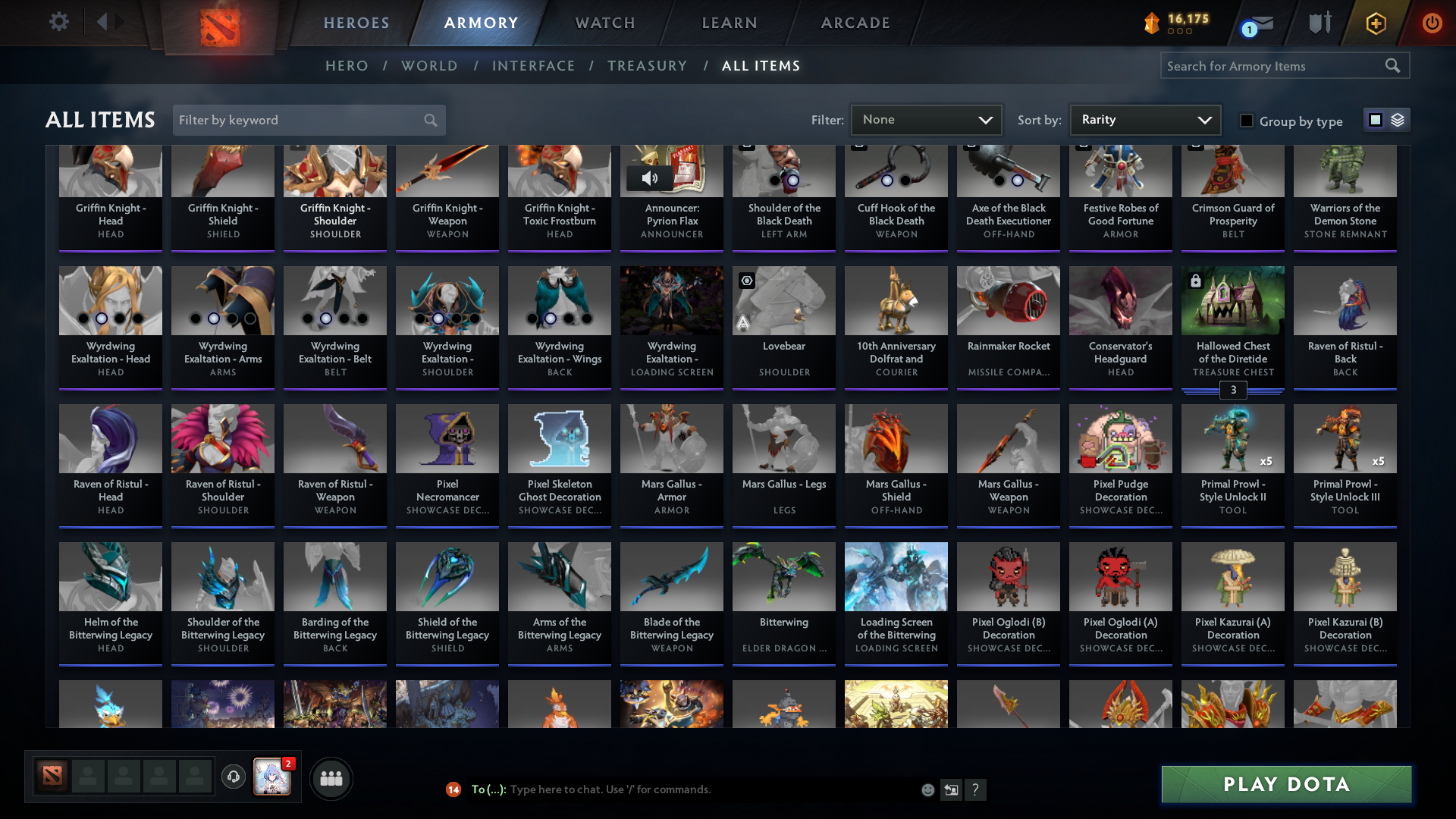
Task: Click the Hallowed Chest of the Diretide thumbnail
Action: 1232,300
